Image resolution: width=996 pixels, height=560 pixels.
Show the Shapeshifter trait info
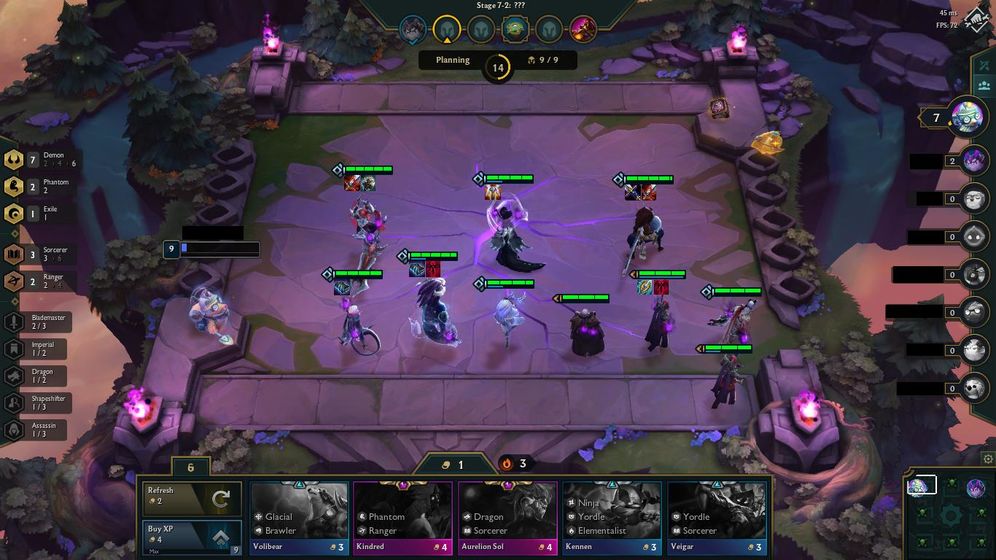click(x=14, y=403)
